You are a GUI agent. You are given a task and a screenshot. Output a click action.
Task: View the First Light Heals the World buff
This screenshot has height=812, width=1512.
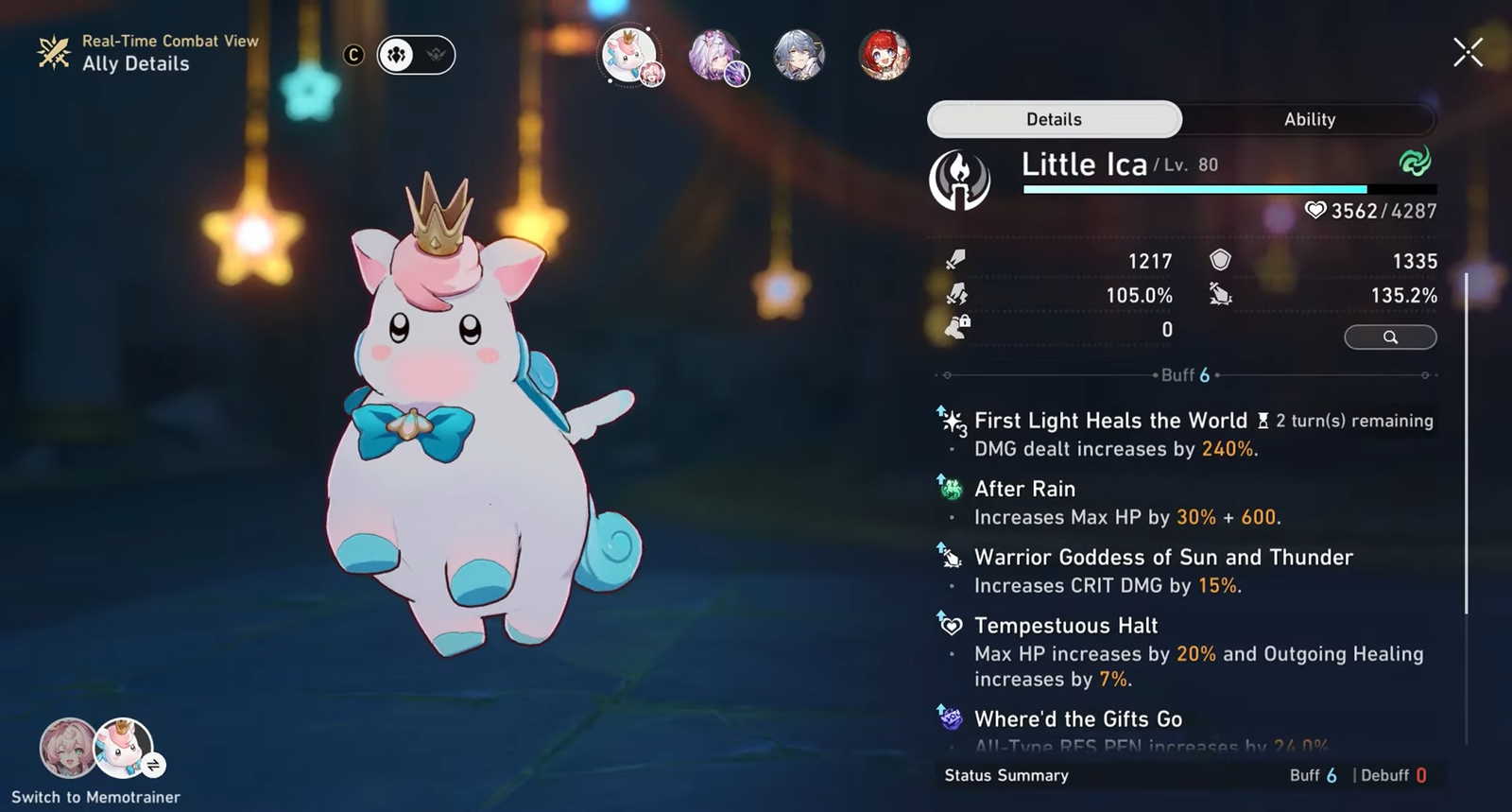point(1109,422)
